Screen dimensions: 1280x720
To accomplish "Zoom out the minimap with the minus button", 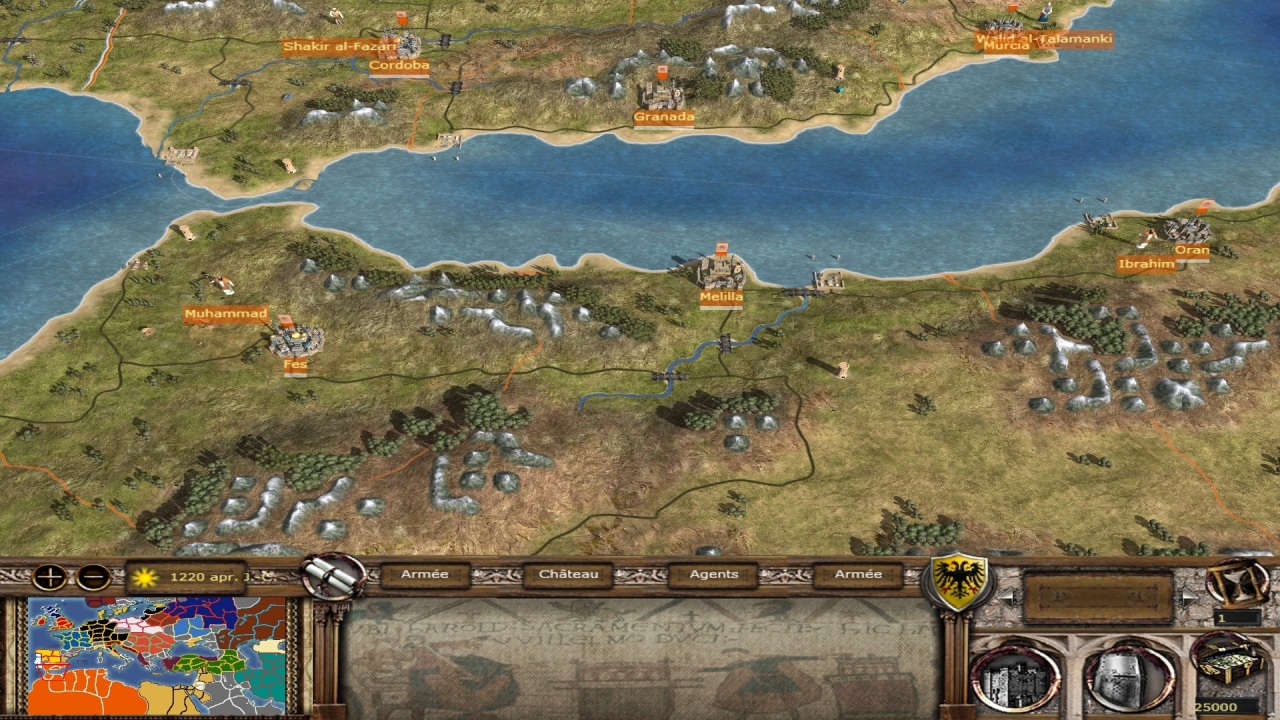I will [x=93, y=577].
